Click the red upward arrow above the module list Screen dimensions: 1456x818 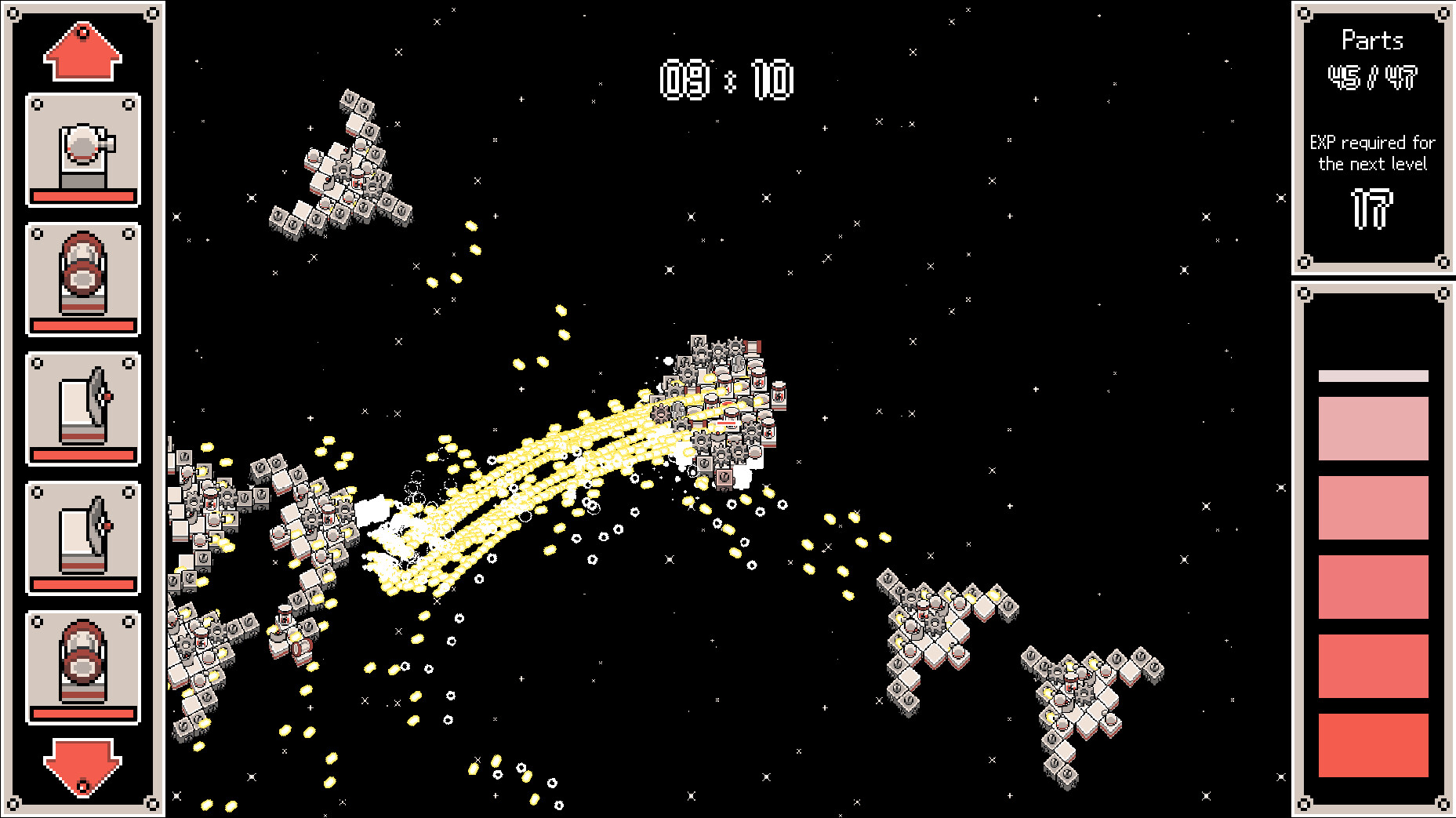(x=82, y=51)
